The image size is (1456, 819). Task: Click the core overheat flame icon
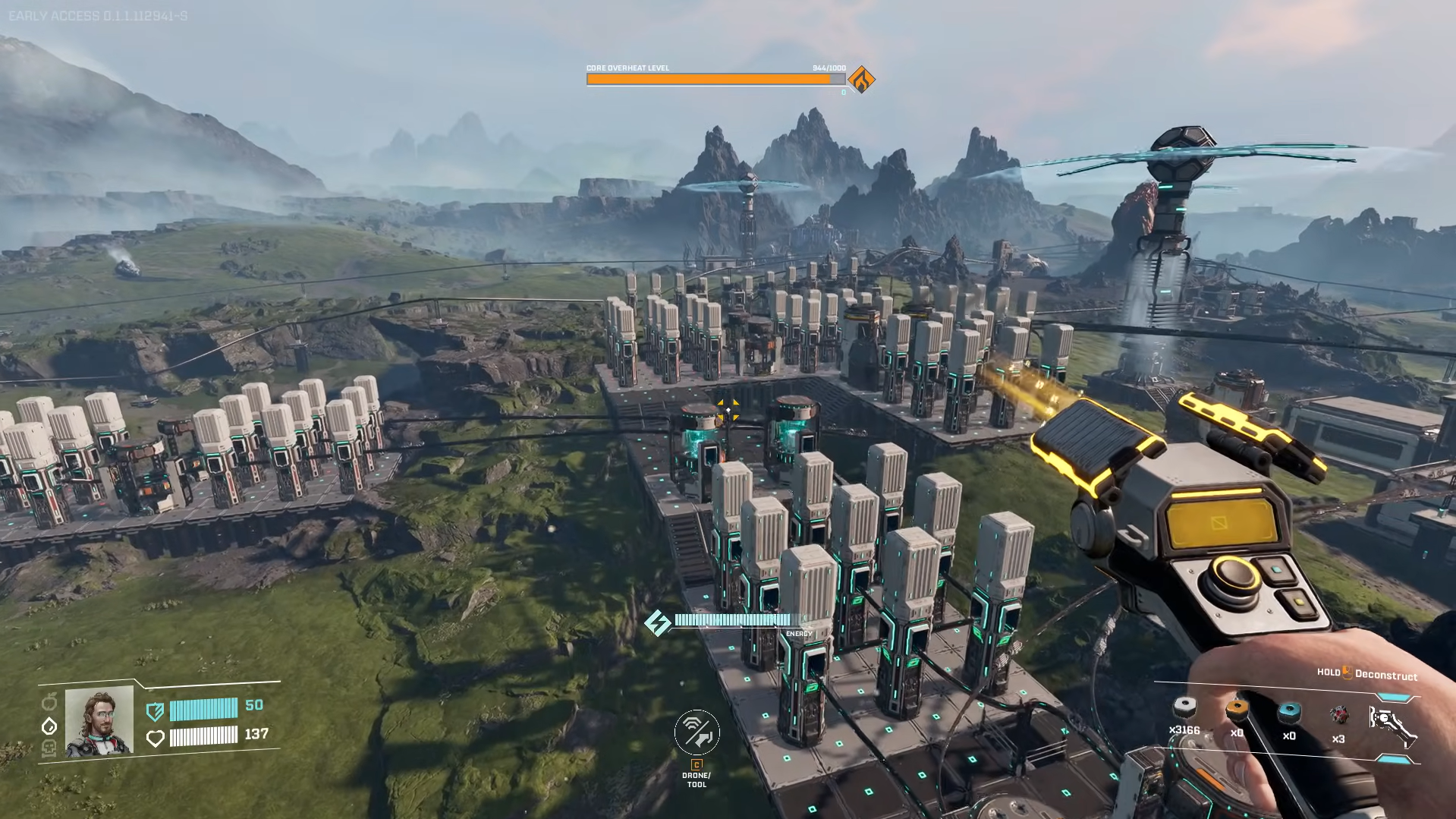(861, 79)
